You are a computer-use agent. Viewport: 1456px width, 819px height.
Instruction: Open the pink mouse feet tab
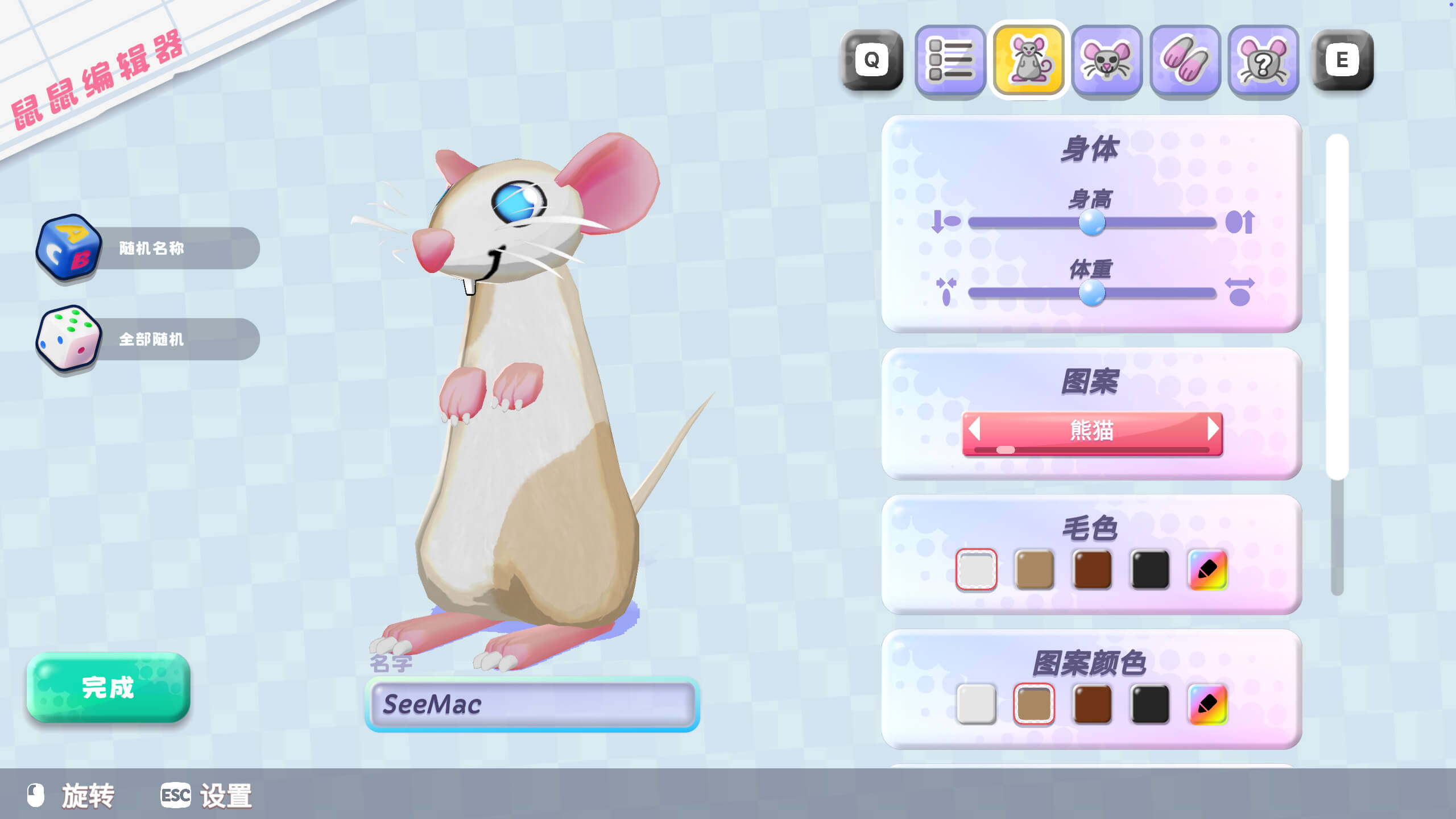(1185, 60)
